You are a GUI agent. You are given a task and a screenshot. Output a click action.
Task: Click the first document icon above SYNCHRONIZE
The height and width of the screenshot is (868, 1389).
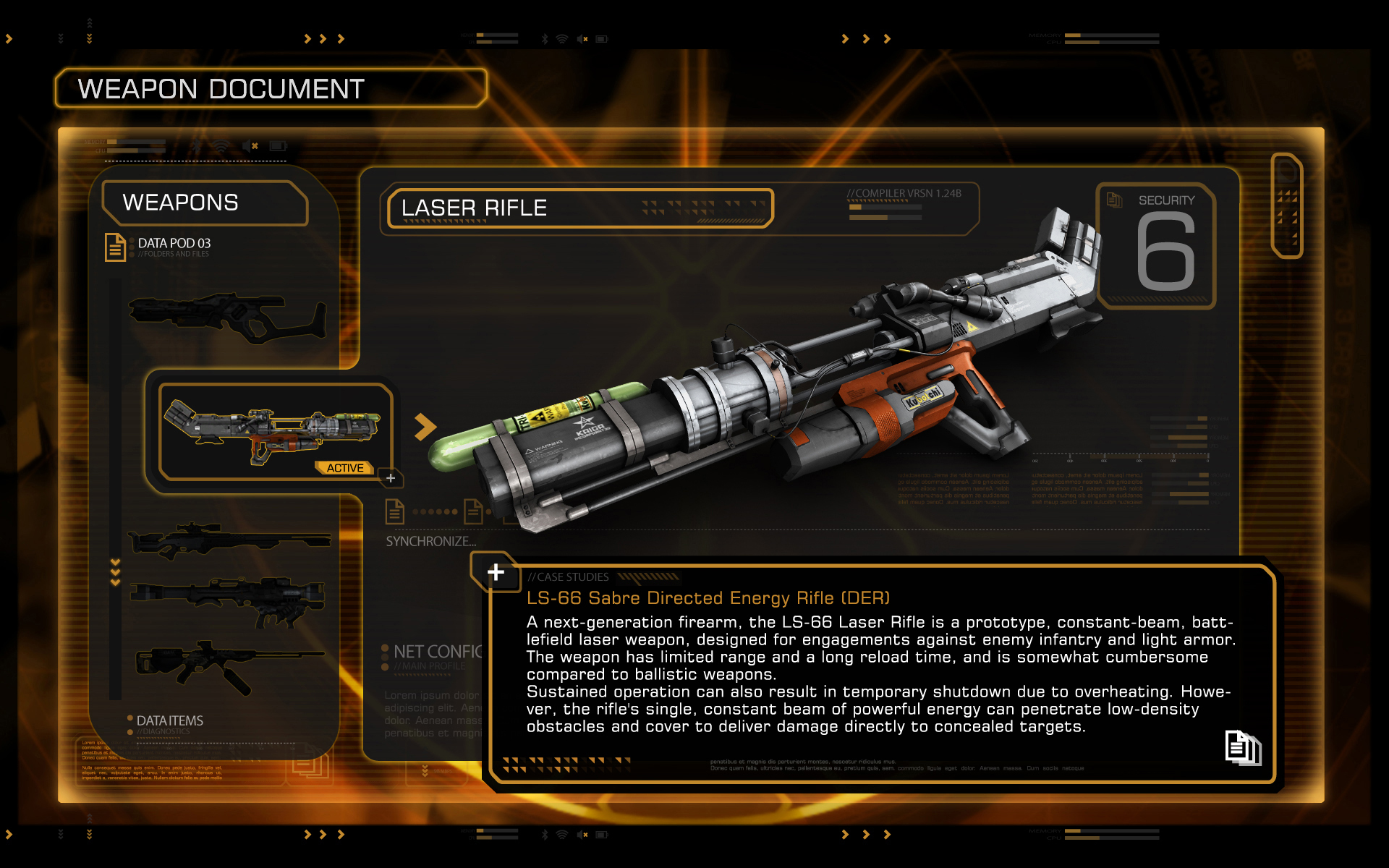[x=395, y=511]
